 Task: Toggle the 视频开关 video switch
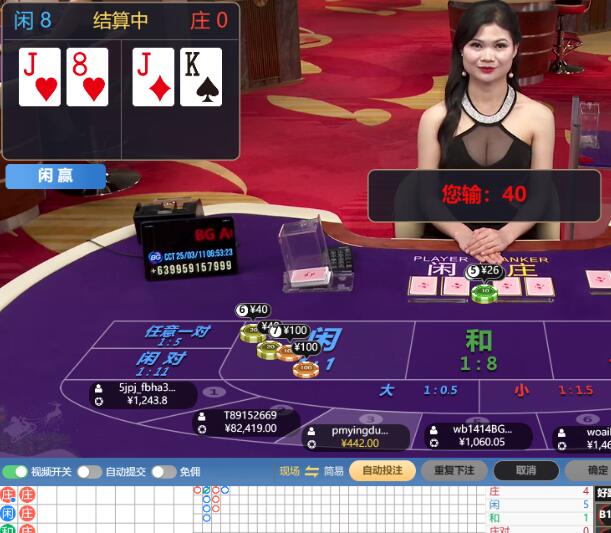point(16,471)
